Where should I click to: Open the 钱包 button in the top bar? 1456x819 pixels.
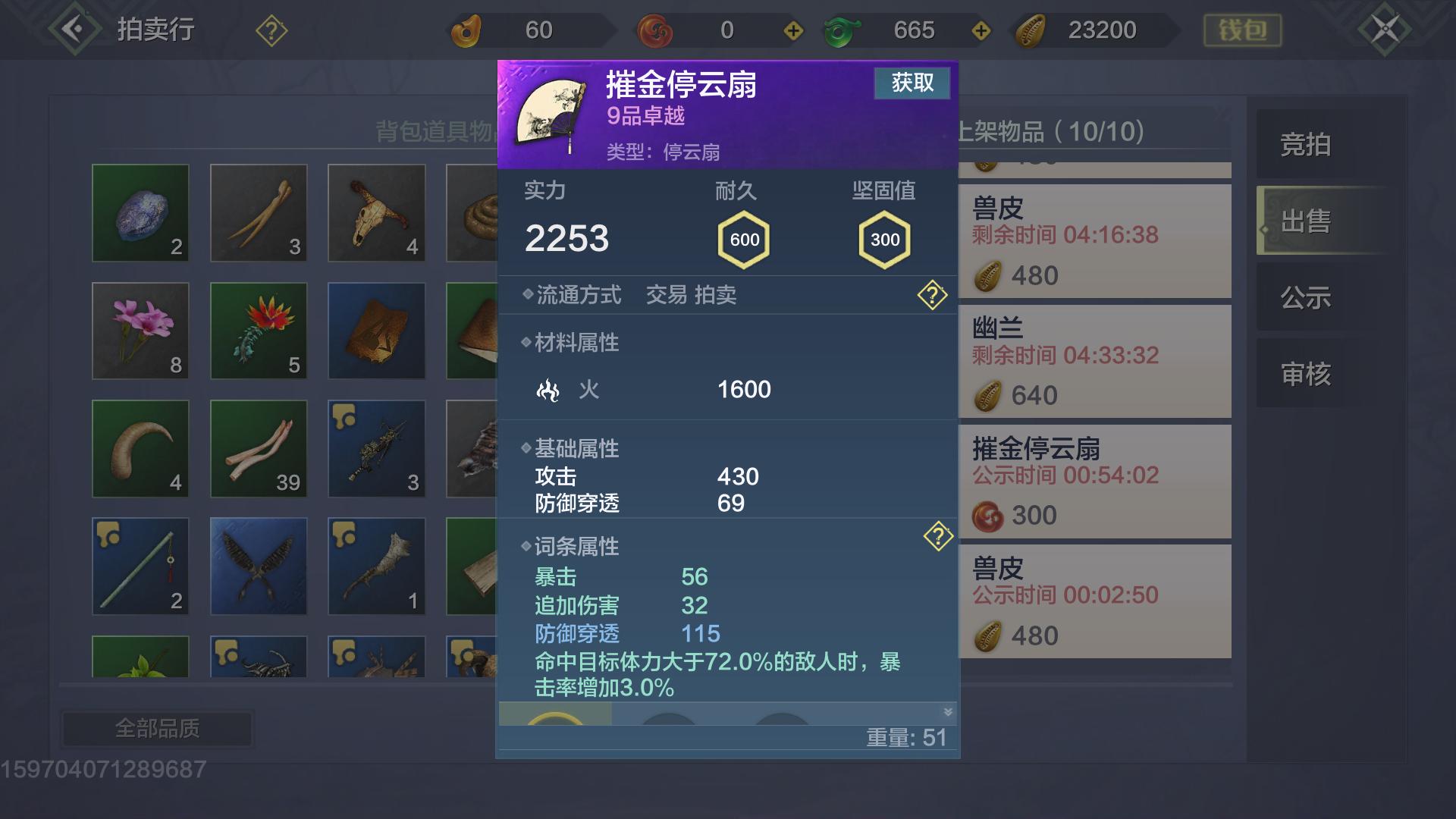click(x=1241, y=30)
